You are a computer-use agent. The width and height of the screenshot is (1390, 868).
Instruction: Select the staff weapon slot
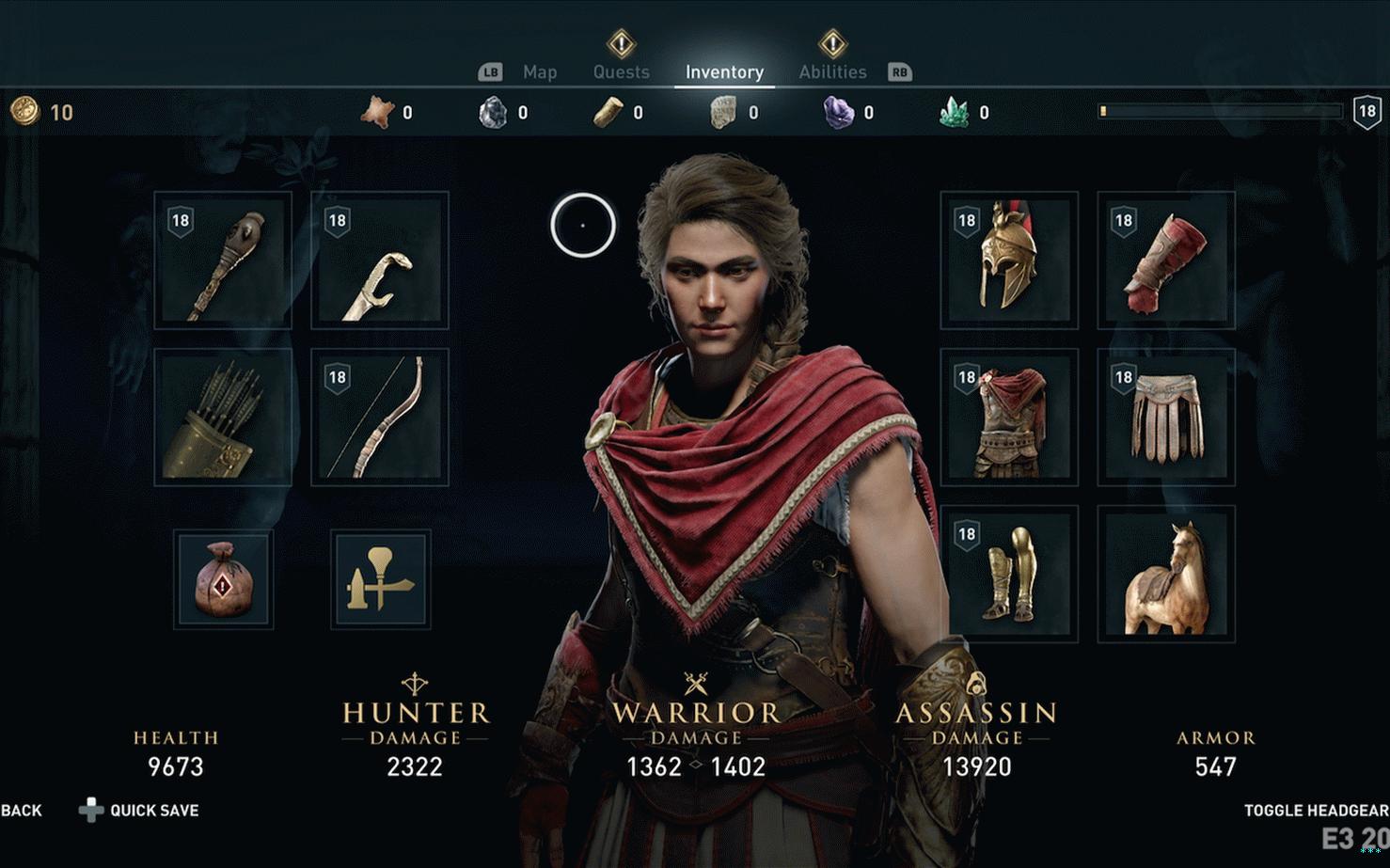223,260
